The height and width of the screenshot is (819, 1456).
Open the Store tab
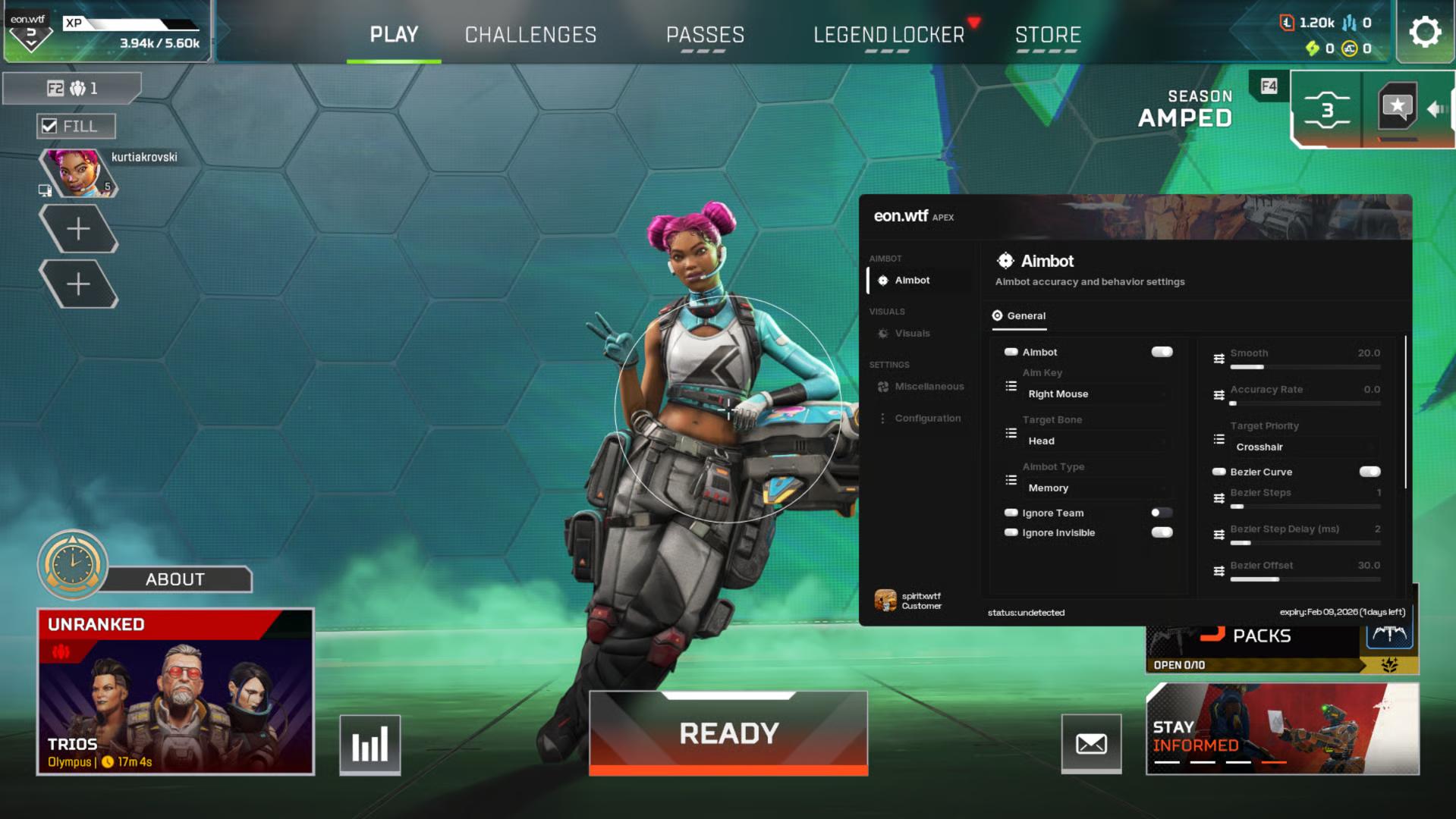click(x=1048, y=35)
